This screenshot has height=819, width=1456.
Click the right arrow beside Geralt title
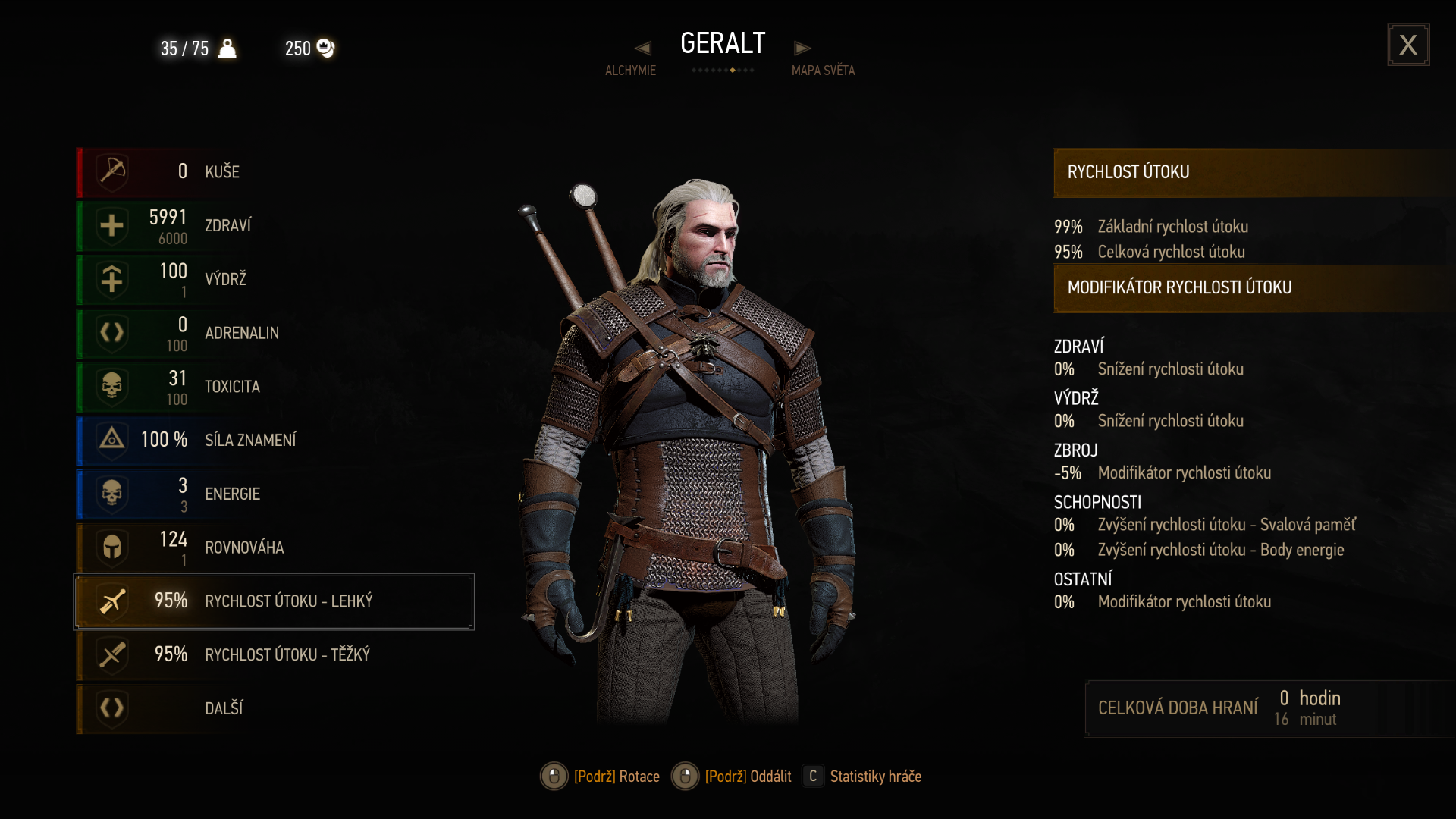point(802,49)
